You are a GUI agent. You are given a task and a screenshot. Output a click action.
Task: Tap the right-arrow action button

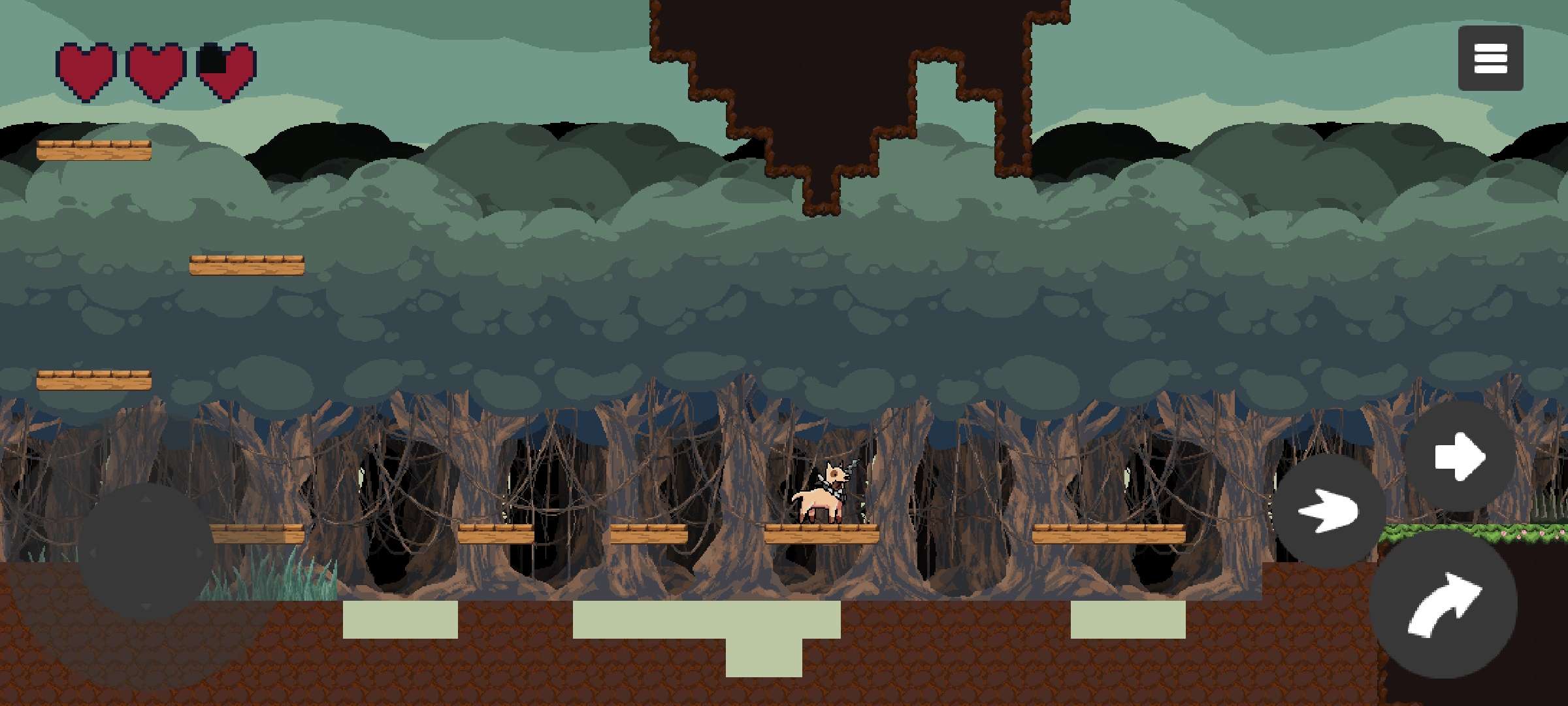tap(1460, 456)
